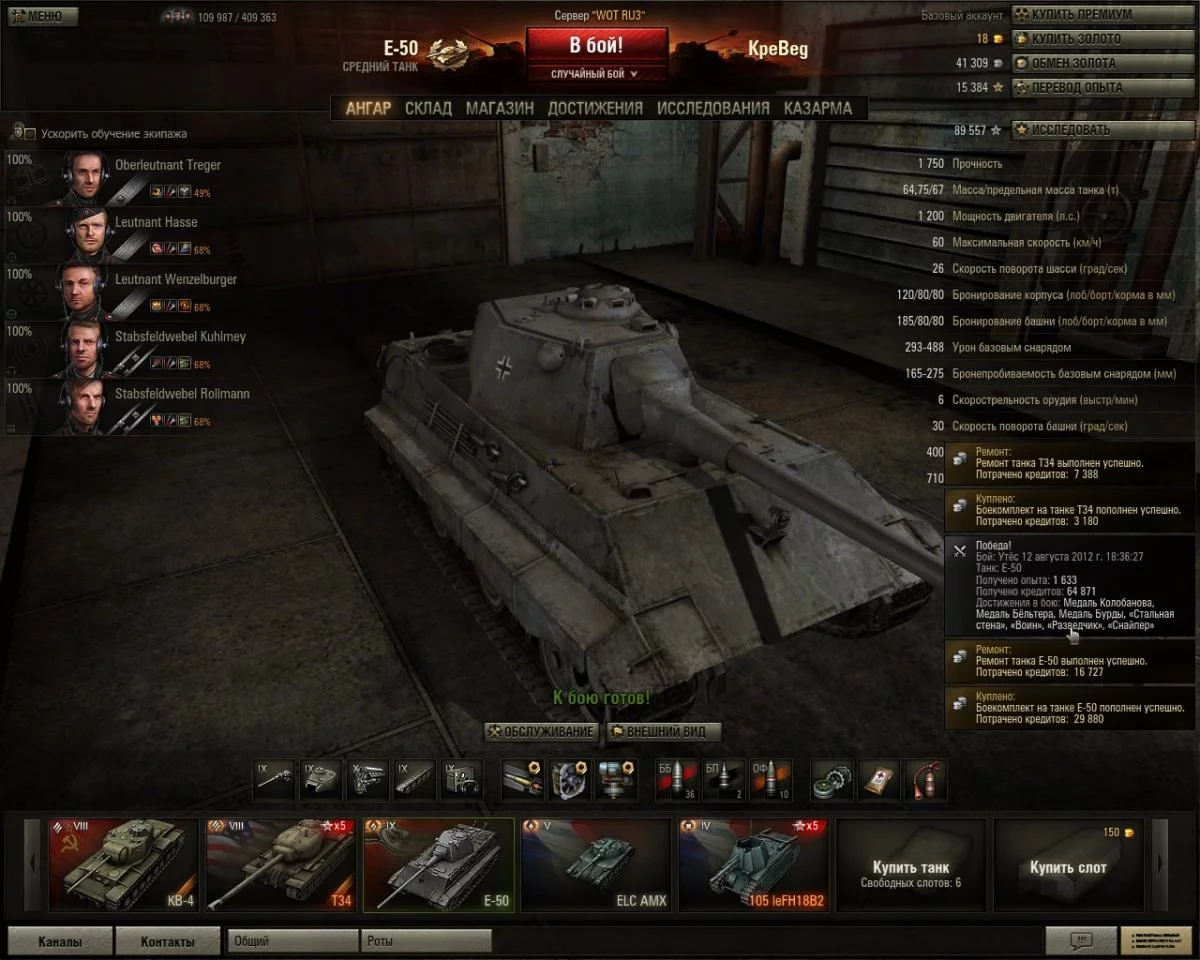
Task: Open the "КАЗАРМА" tab
Action: (x=818, y=108)
